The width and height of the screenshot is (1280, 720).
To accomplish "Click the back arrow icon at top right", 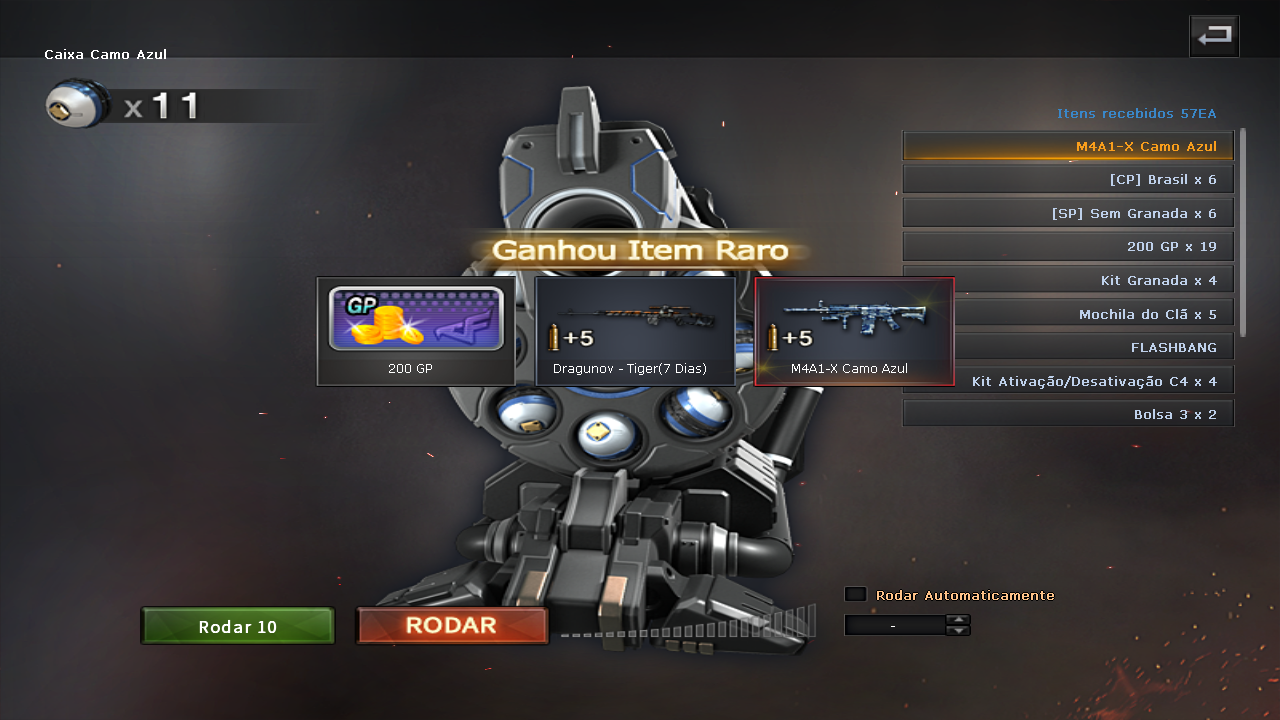I will pos(1213,35).
